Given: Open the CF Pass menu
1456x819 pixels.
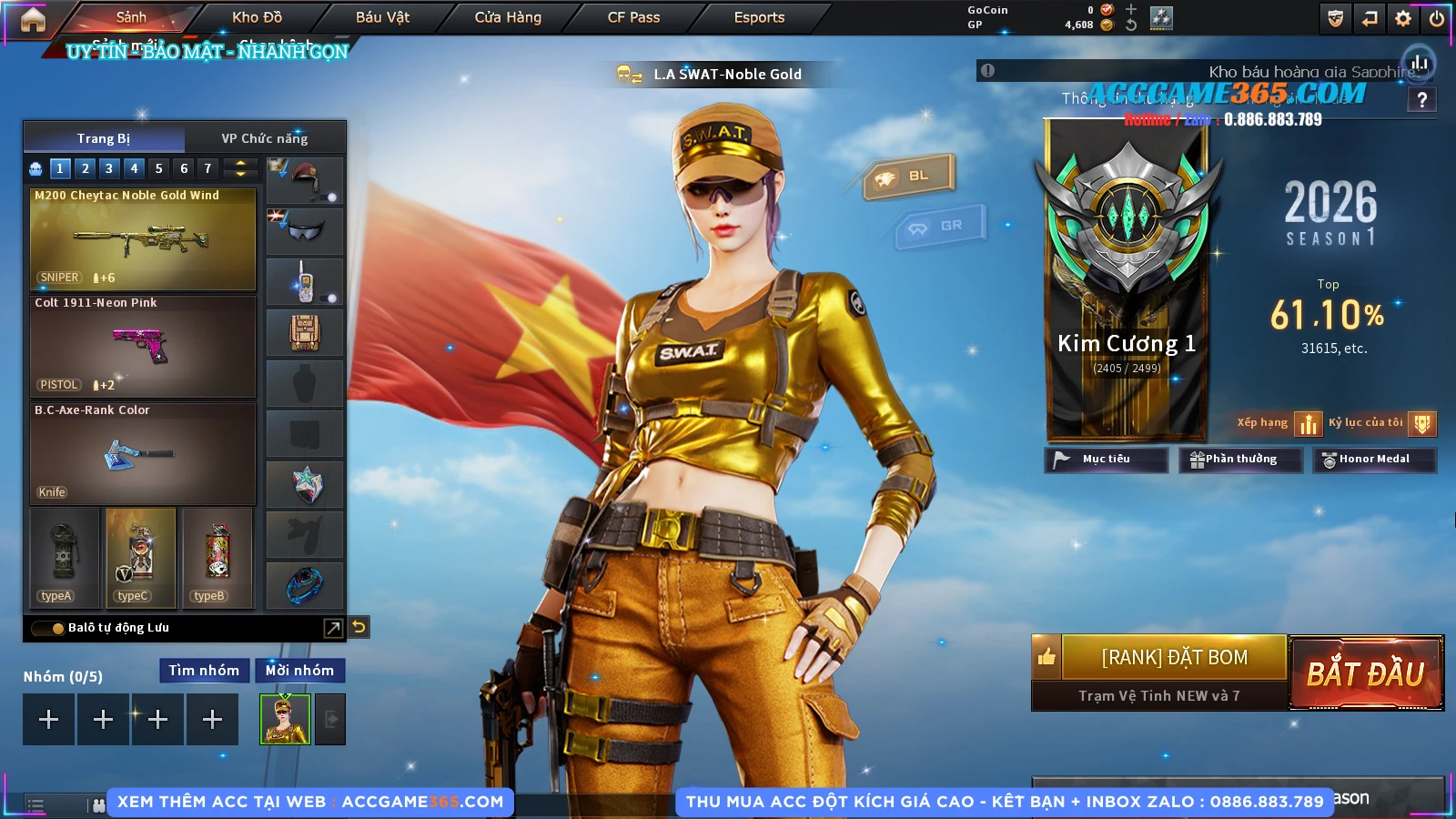Looking at the screenshot, I should pos(633,17).
